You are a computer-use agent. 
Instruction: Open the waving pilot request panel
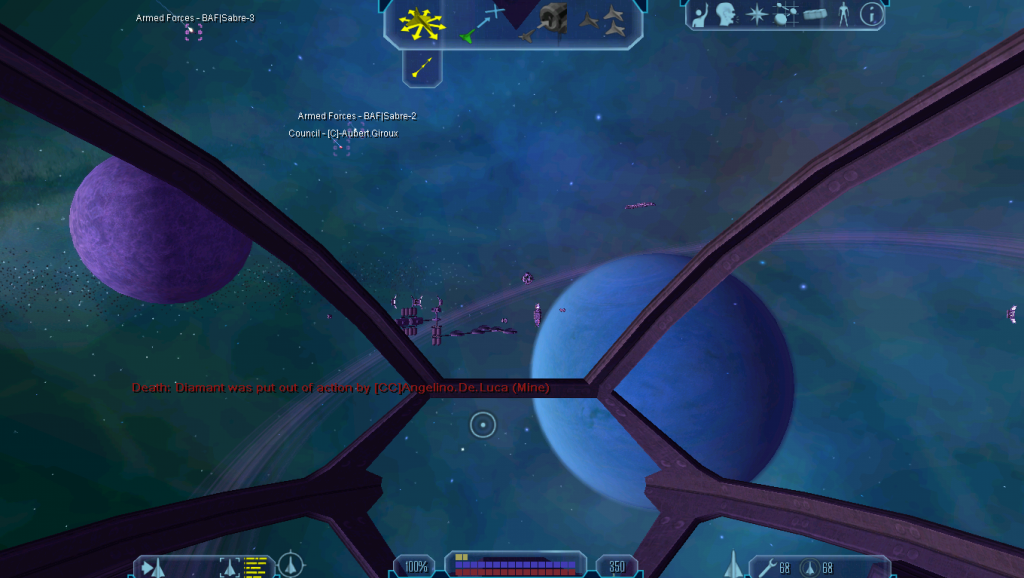699,15
